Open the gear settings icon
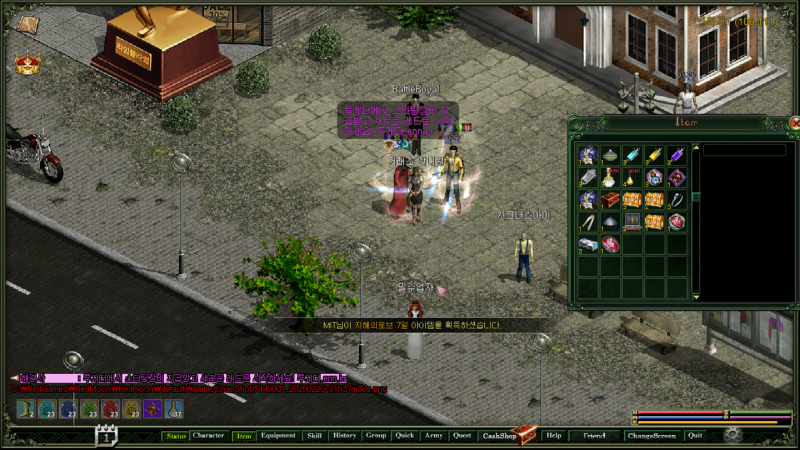800x450 pixels. pyautogui.click(x=733, y=435)
